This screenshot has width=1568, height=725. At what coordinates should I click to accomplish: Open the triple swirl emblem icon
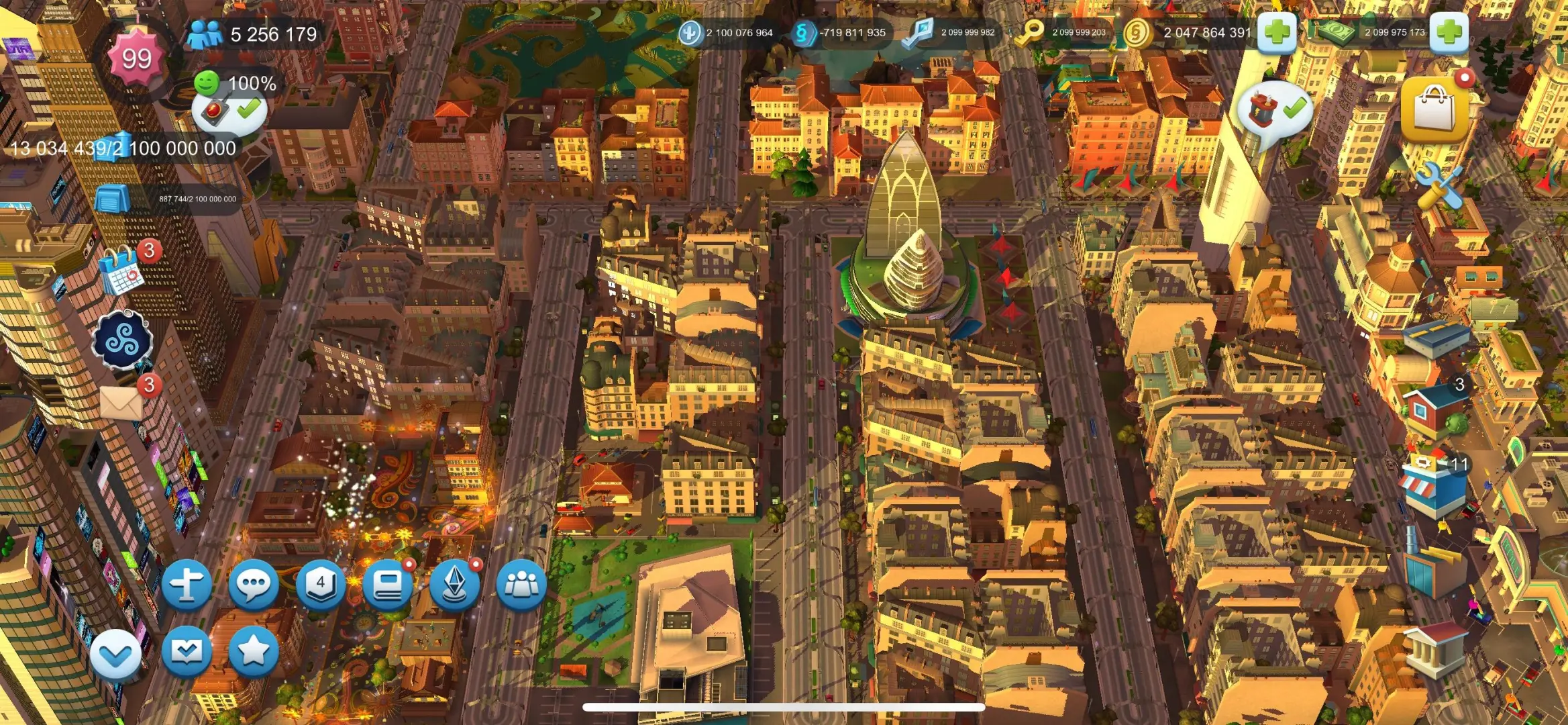click(x=123, y=340)
